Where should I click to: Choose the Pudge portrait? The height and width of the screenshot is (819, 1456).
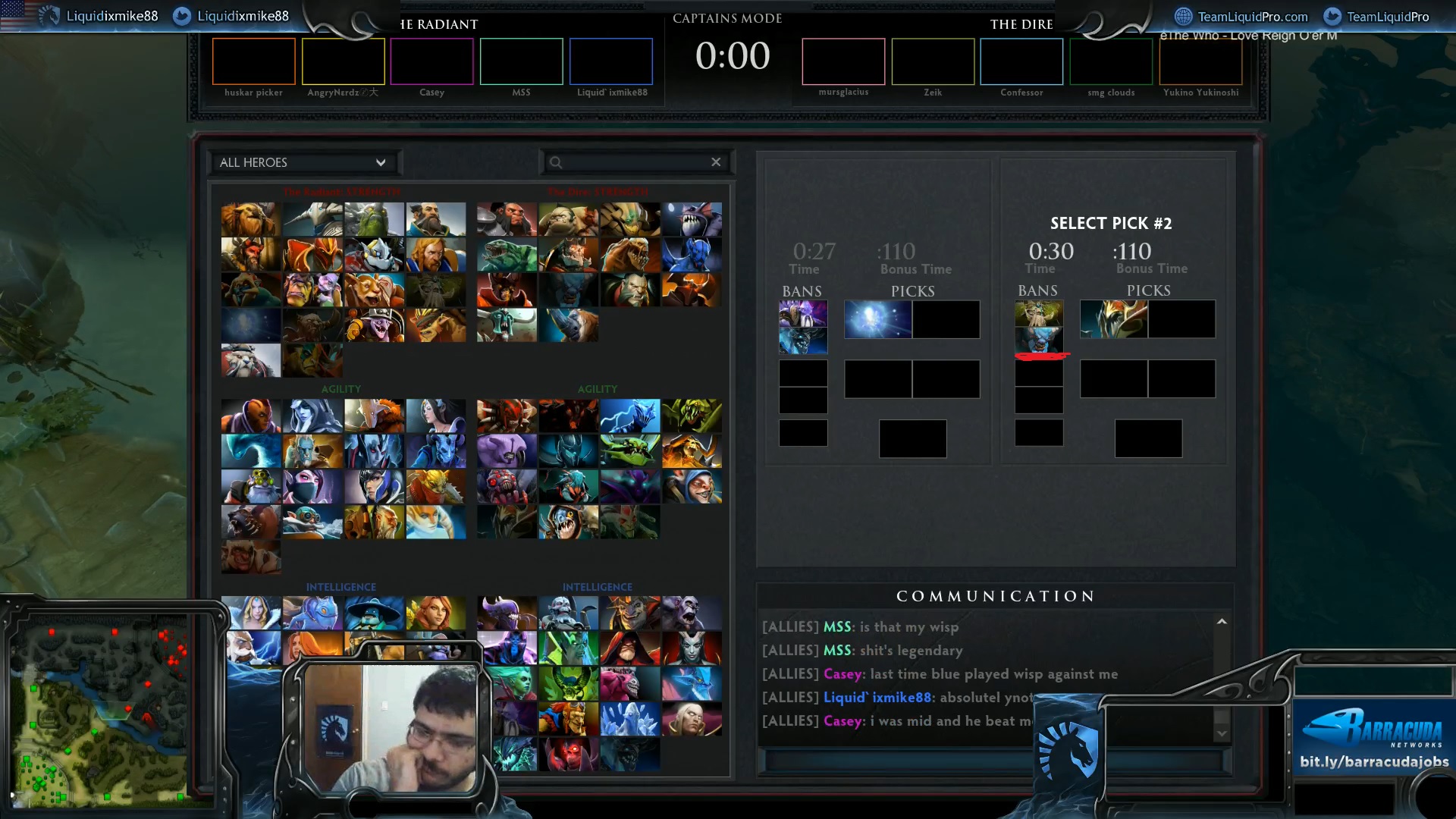pos(569,220)
